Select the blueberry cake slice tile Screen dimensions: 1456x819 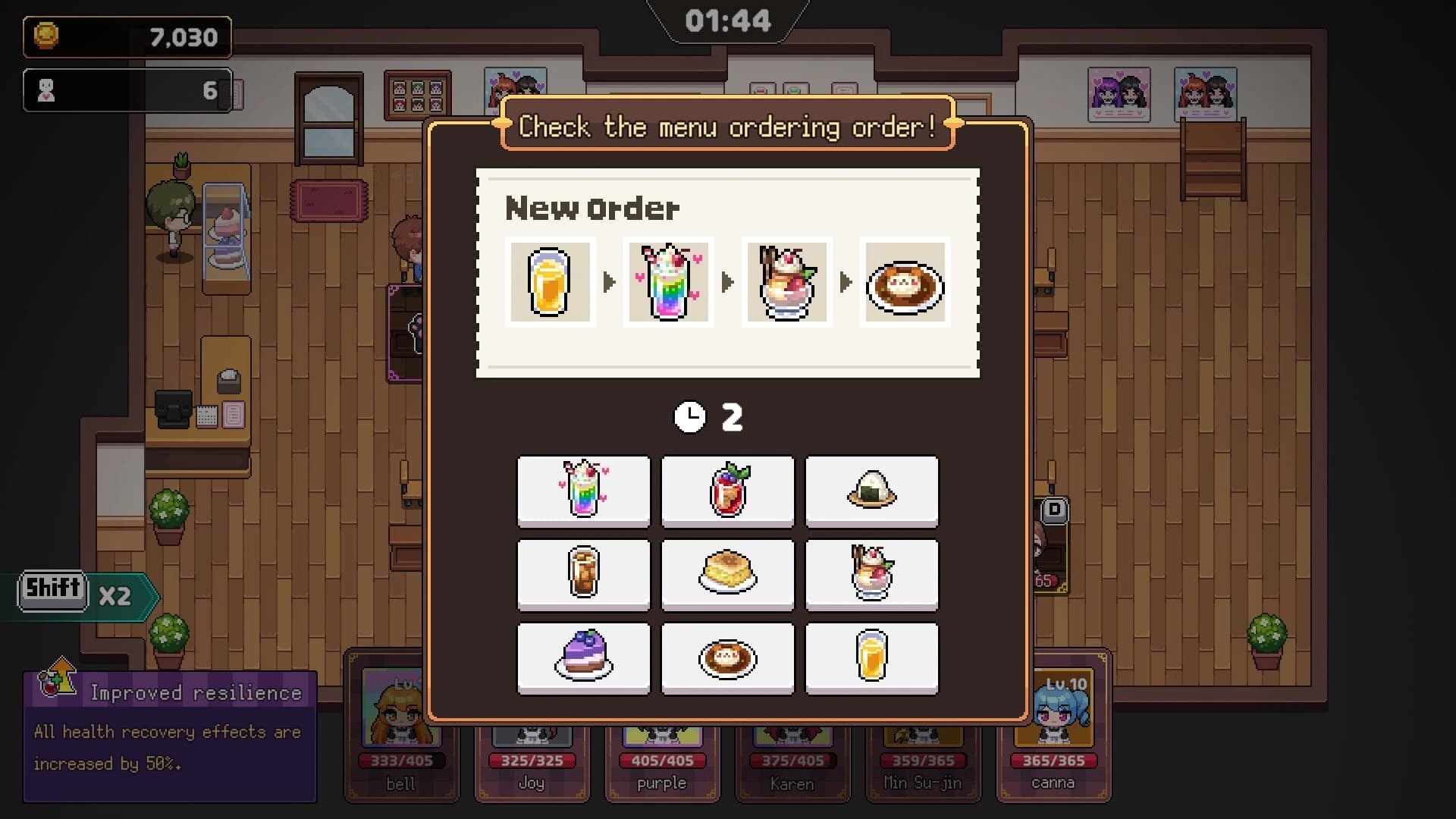583,658
